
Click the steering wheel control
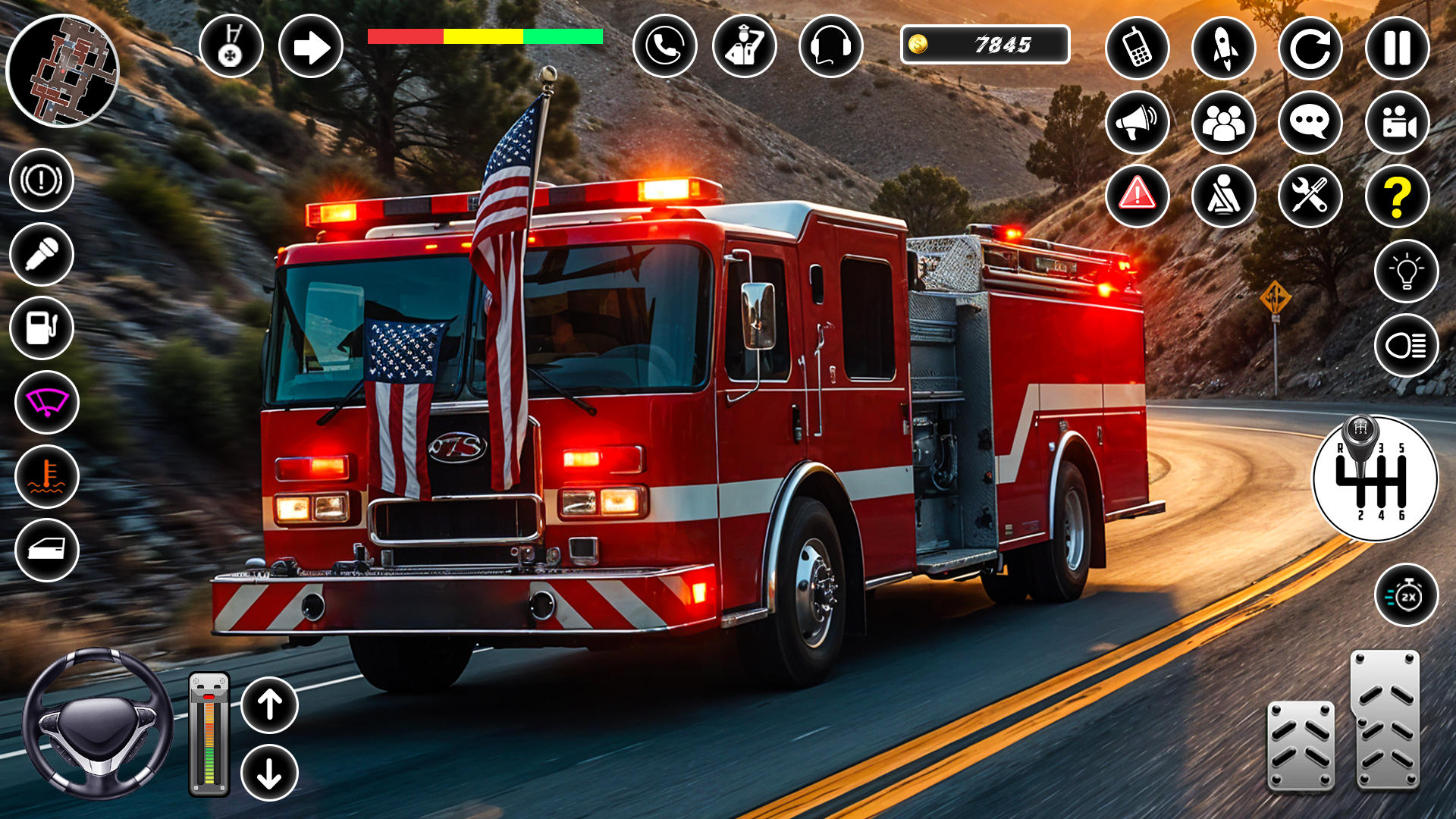coord(97,723)
